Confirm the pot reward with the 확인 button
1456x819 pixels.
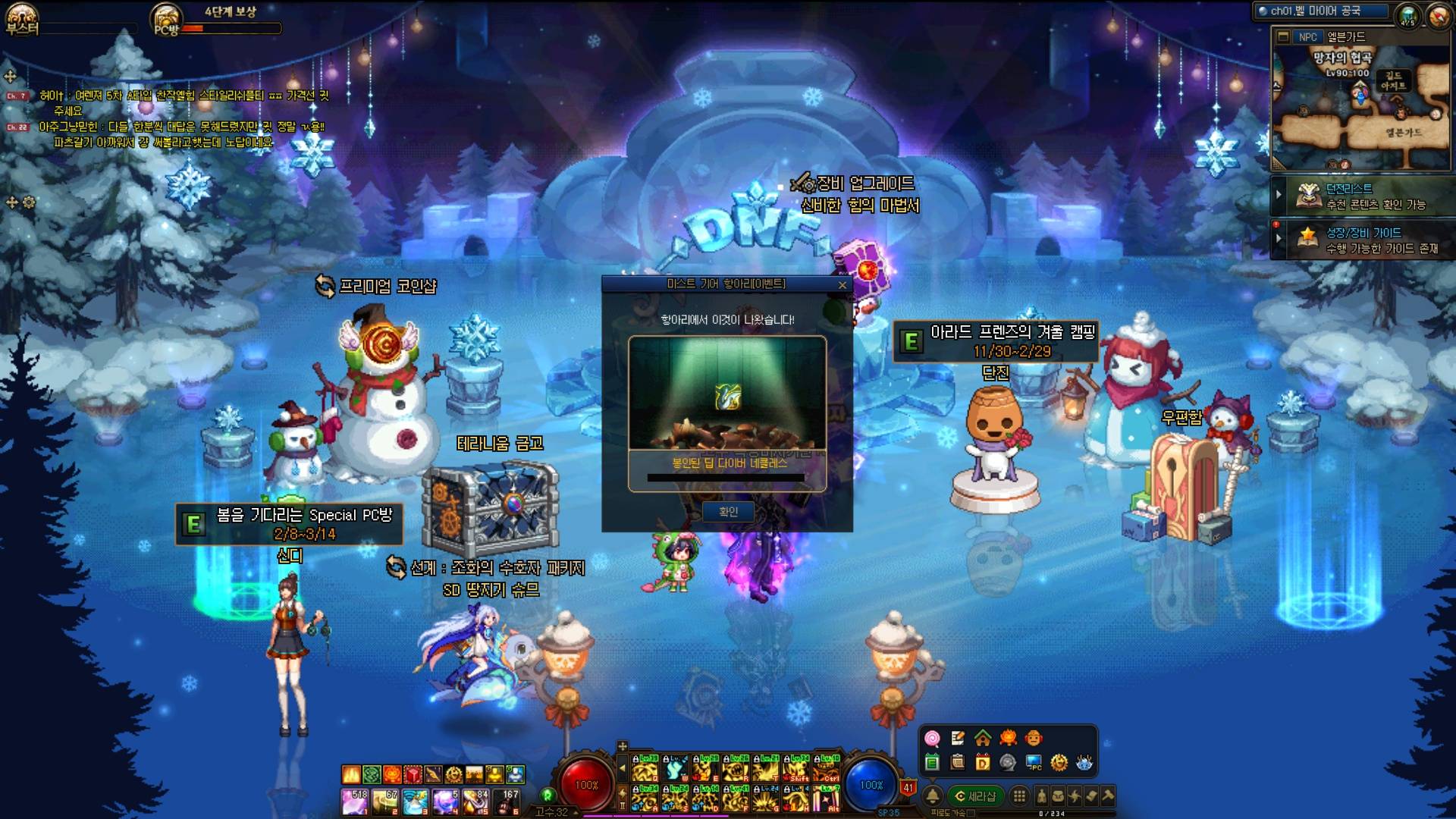[x=728, y=512]
